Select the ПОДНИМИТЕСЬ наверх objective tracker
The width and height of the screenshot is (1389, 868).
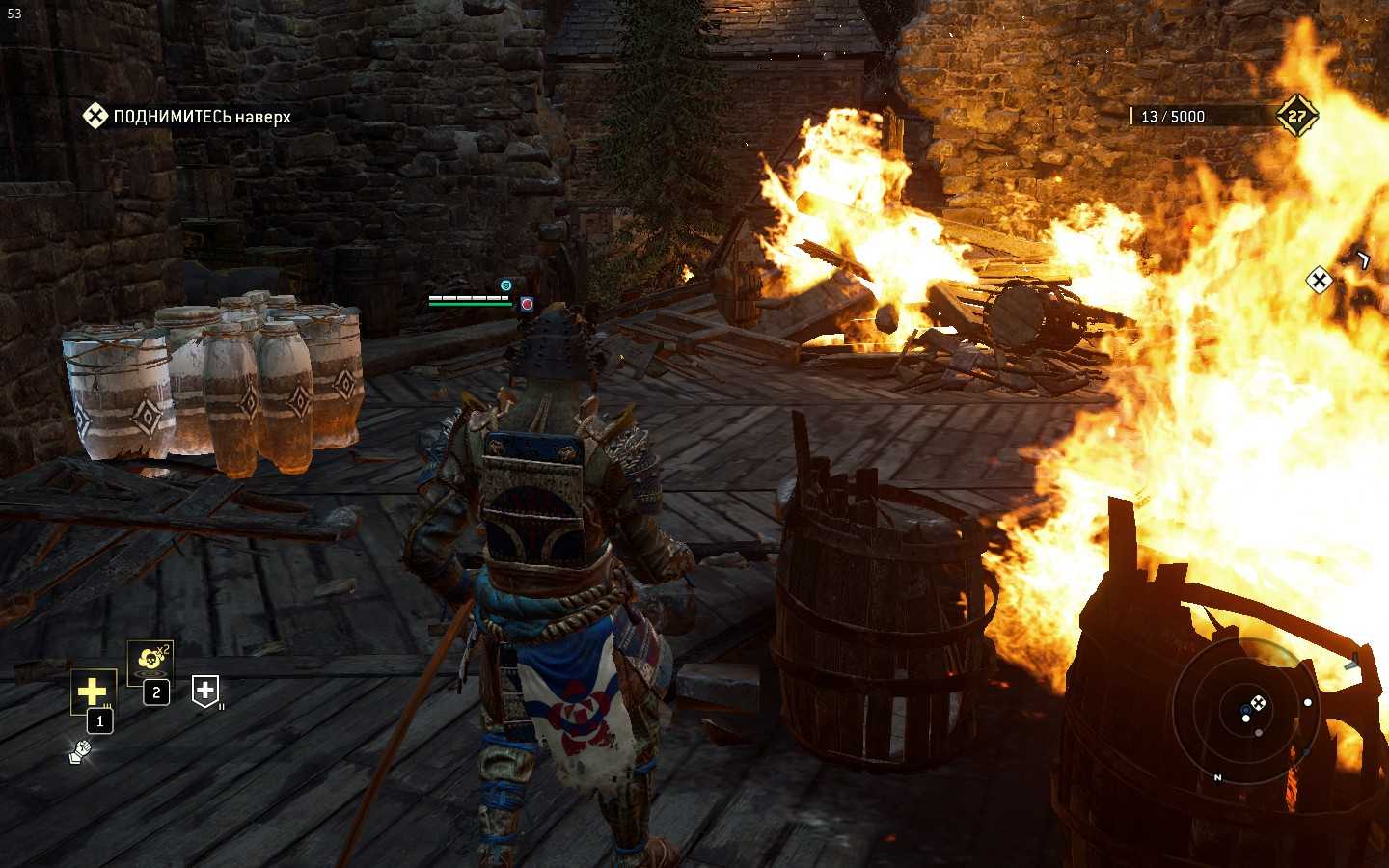(186, 117)
